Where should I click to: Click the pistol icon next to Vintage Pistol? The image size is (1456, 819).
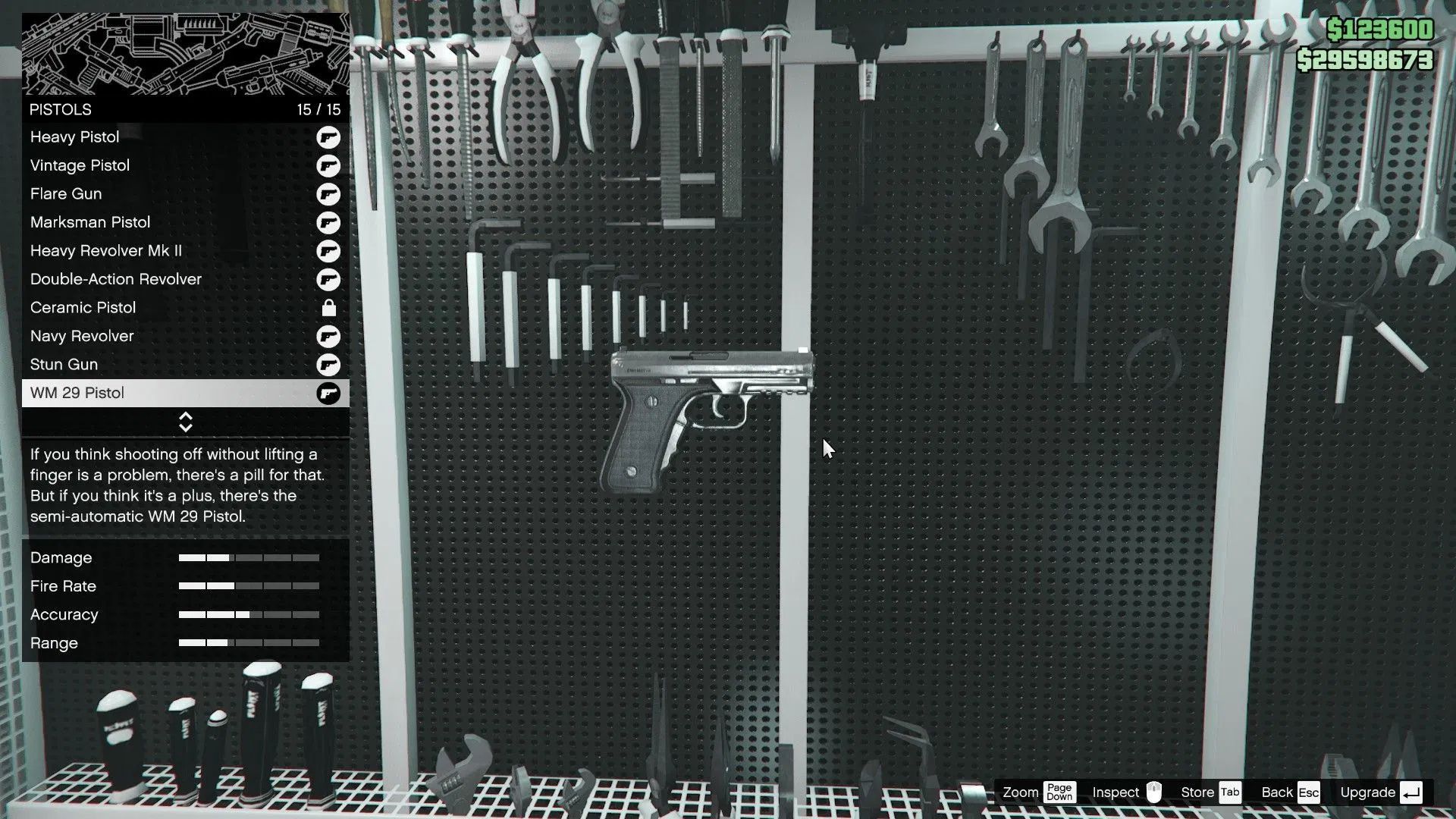pyautogui.click(x=328, y=165)
